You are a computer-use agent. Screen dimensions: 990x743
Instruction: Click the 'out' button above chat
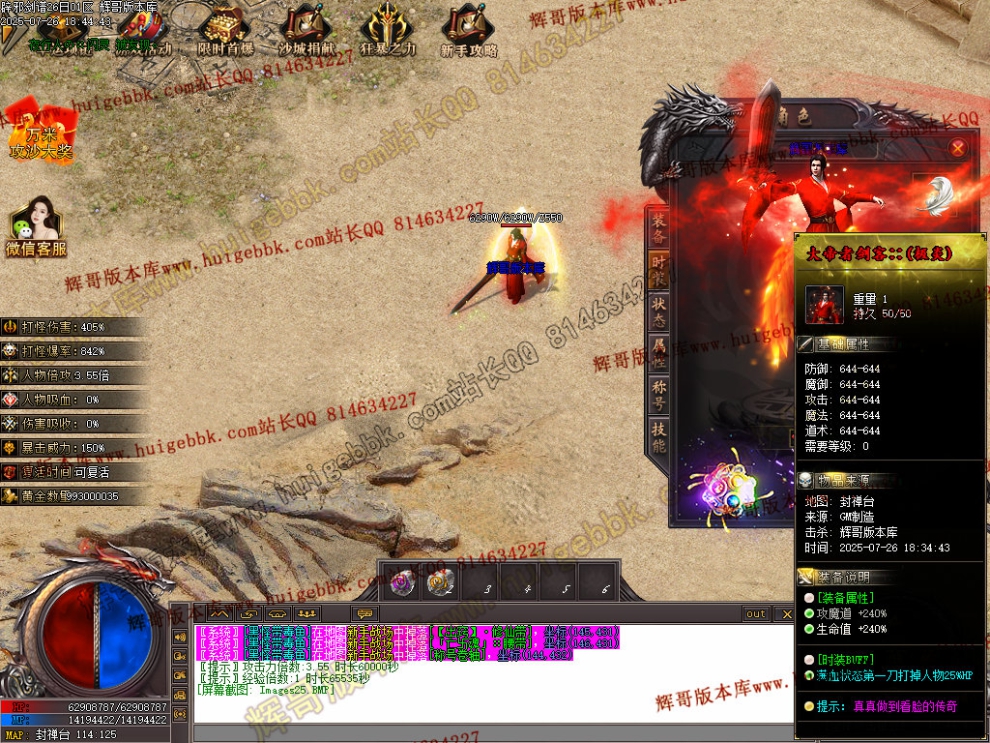tap(756, 614)
